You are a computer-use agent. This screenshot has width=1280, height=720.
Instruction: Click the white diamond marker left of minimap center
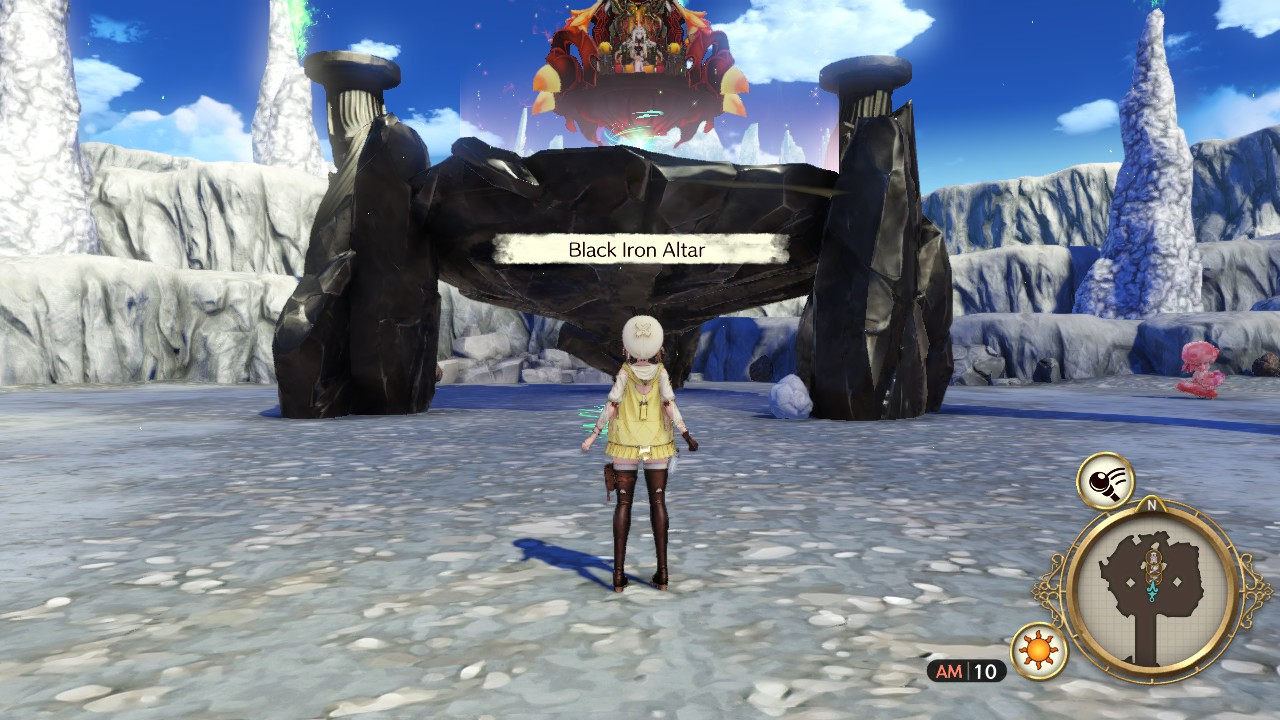(x=1130, y=580)
